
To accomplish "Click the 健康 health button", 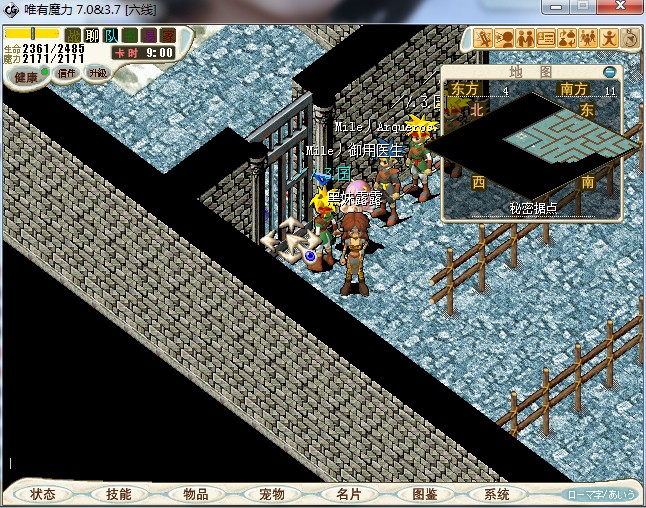I will 26,76.
